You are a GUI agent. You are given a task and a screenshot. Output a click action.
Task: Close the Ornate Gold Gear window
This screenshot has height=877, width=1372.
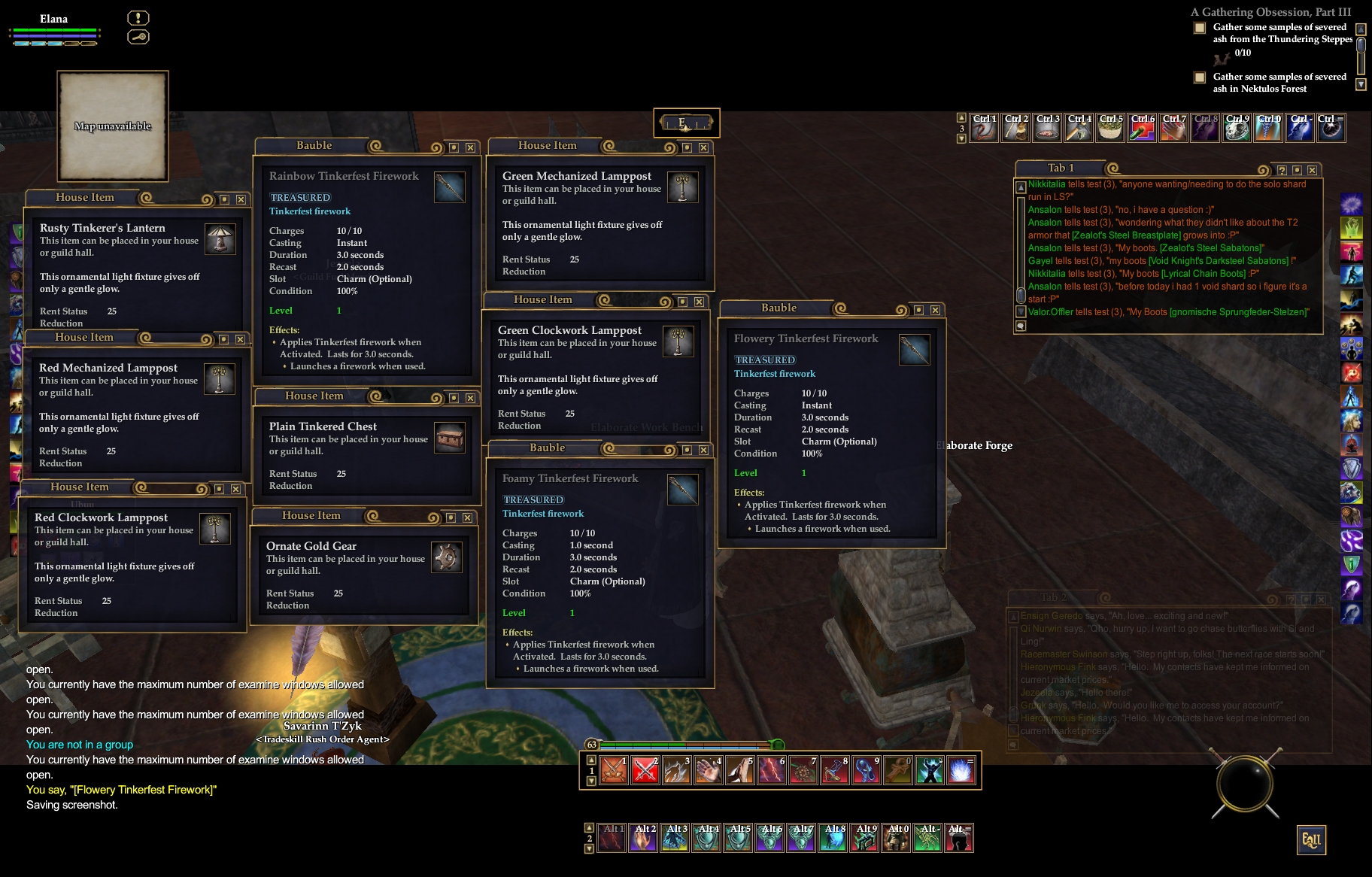[467, 517]
